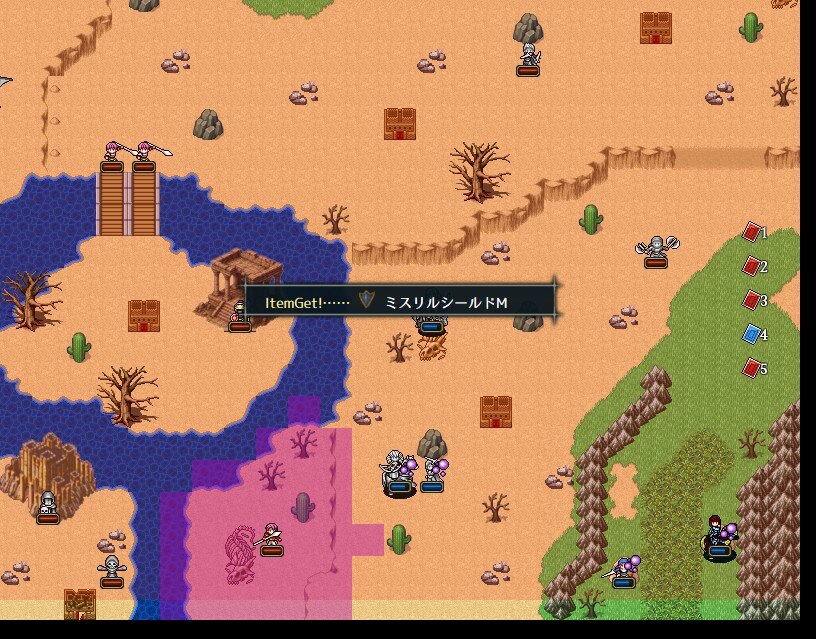Choose the red marker numbered 3
The width and height of the screenshot is (816, 639).
point(753,300)
